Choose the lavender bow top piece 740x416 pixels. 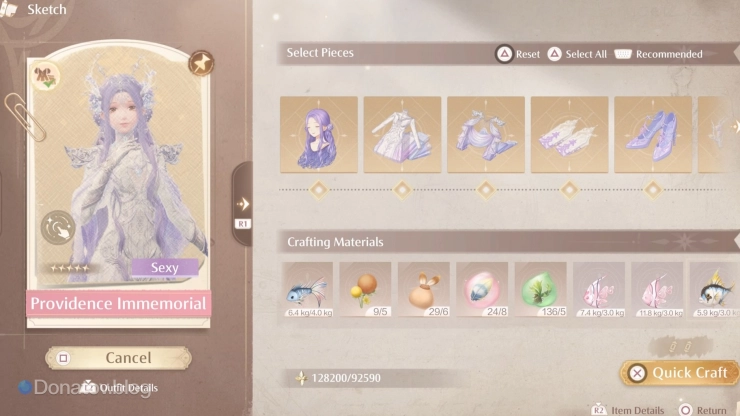click(x=485, y=135)
